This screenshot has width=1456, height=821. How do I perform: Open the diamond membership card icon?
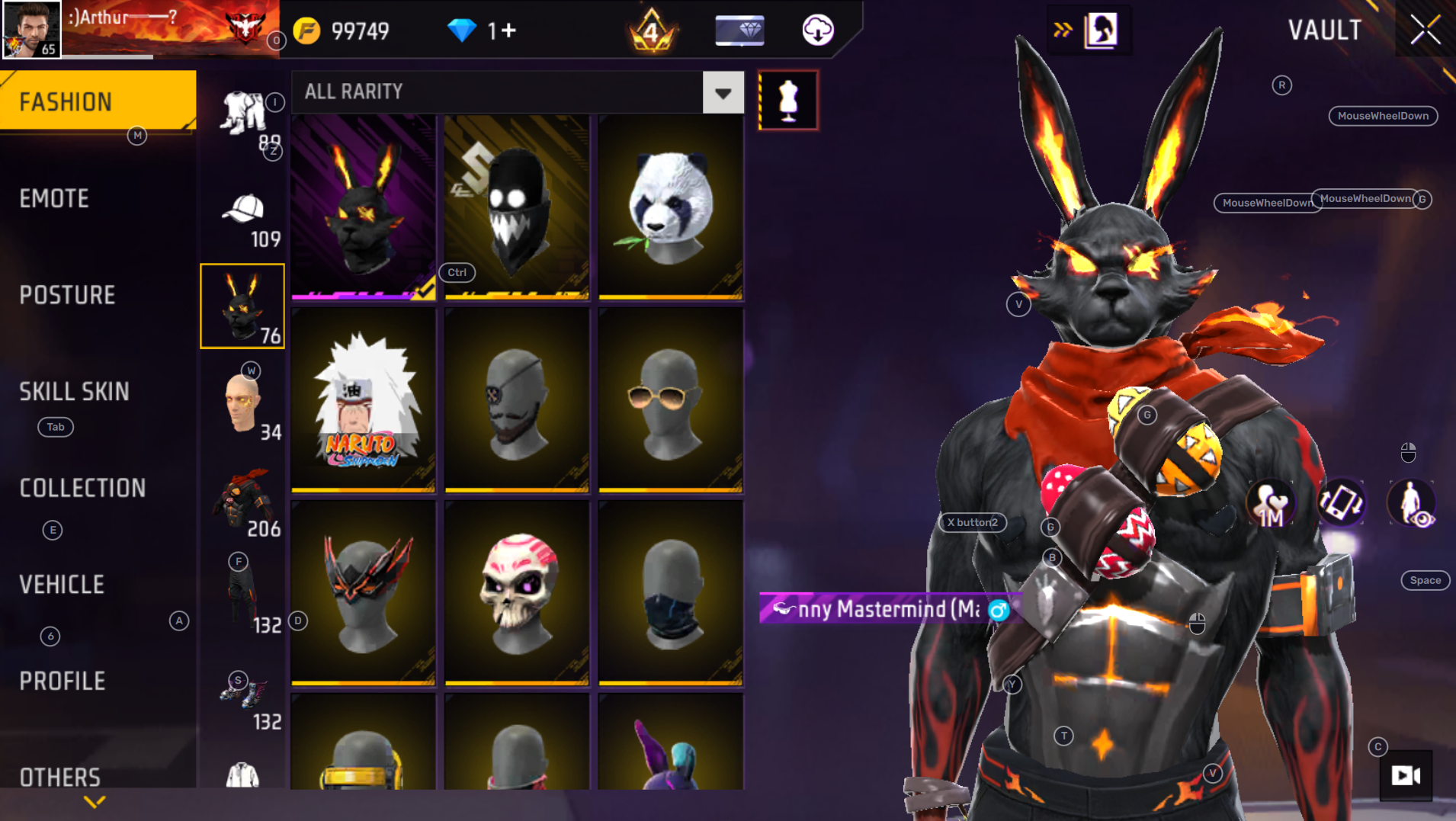click(x=739, y=31)
